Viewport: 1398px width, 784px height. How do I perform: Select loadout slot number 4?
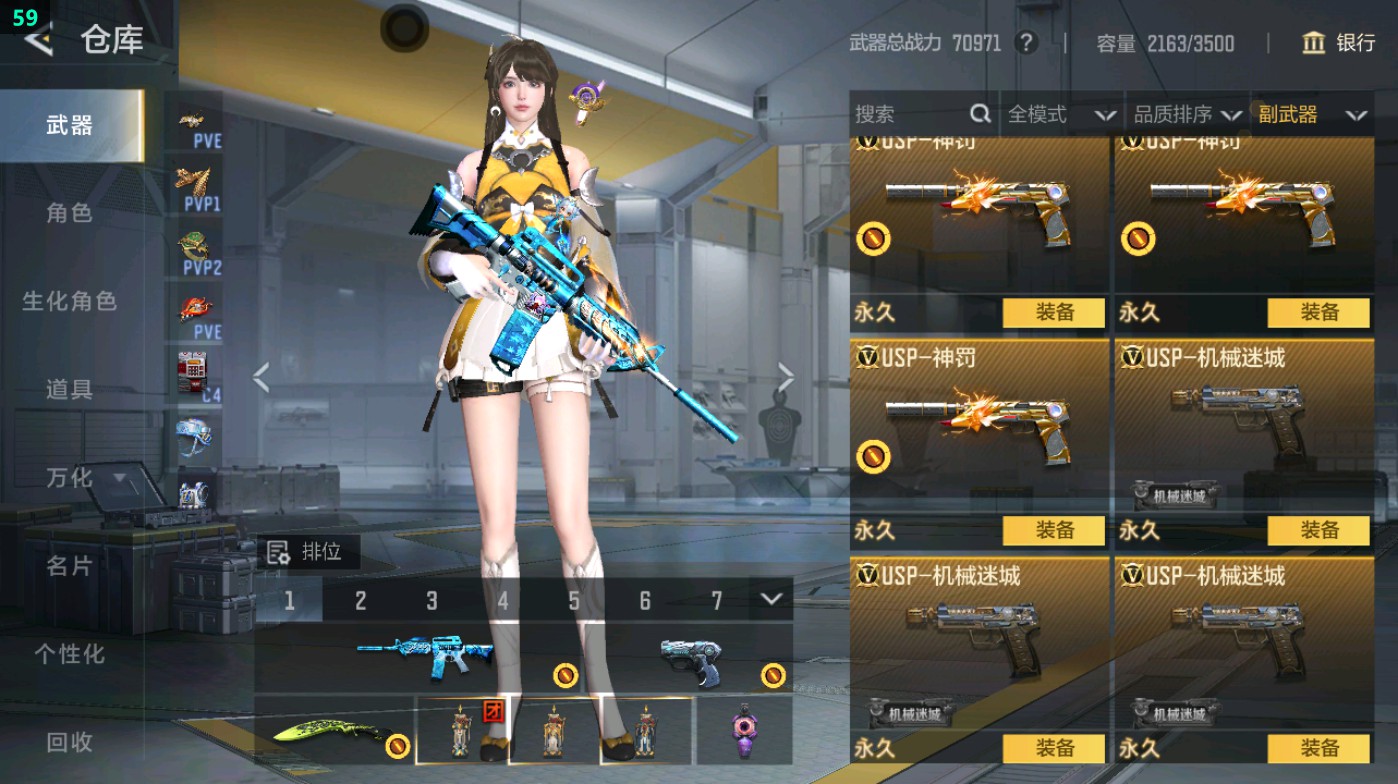(x=503, y=598)
